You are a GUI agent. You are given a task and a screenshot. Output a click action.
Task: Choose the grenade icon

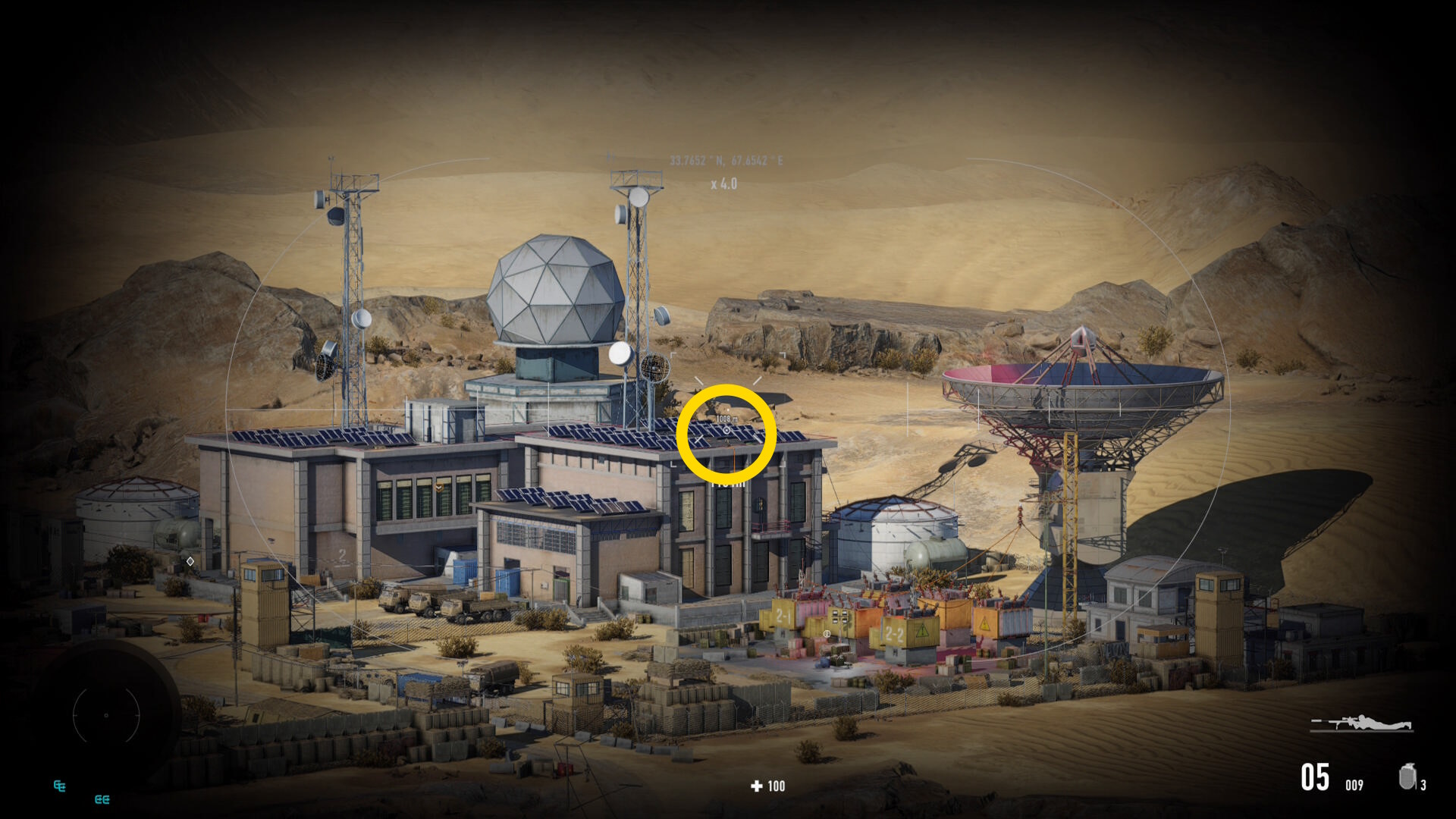pyautogui.click(x=1407, y=777)
